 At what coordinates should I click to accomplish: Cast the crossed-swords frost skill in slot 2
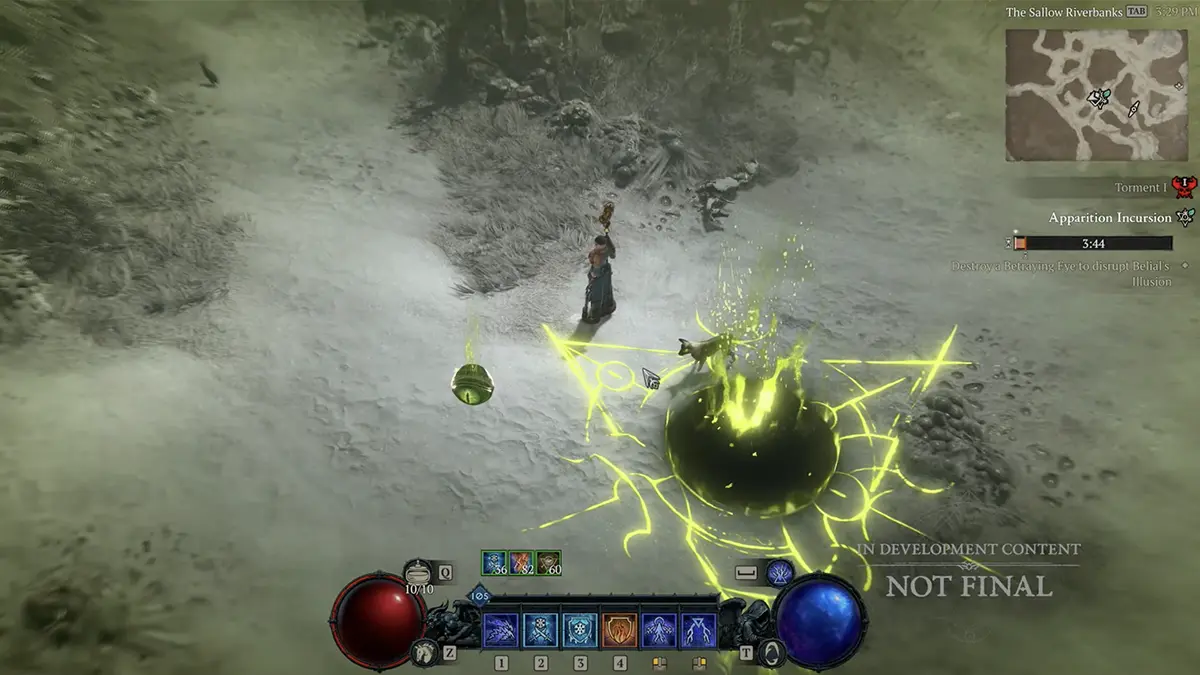(541, 630)
